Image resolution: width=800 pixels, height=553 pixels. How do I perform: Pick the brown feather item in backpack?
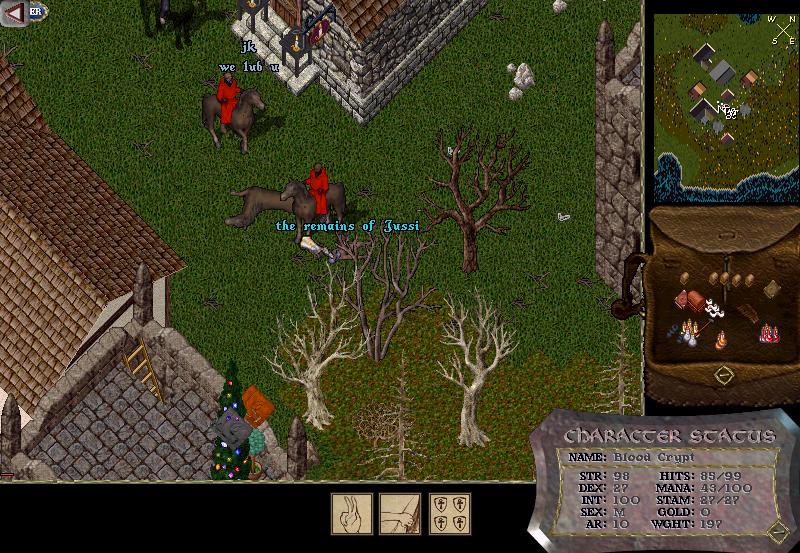[752, 313]
